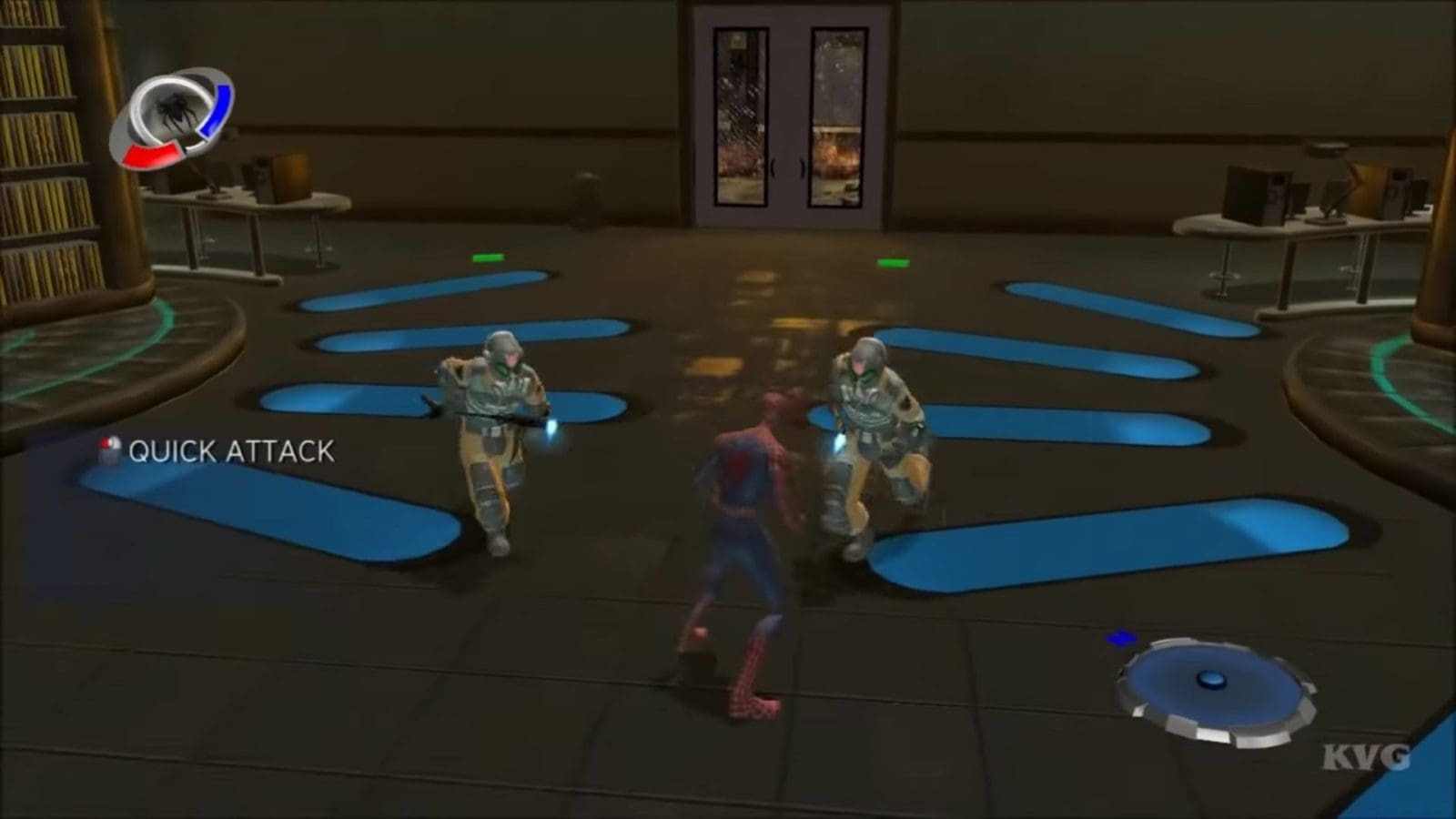Viewport: 1456px width, 819px height.
Task: Toggle the red segment of the HUD ring
Action: pos(151,157)
